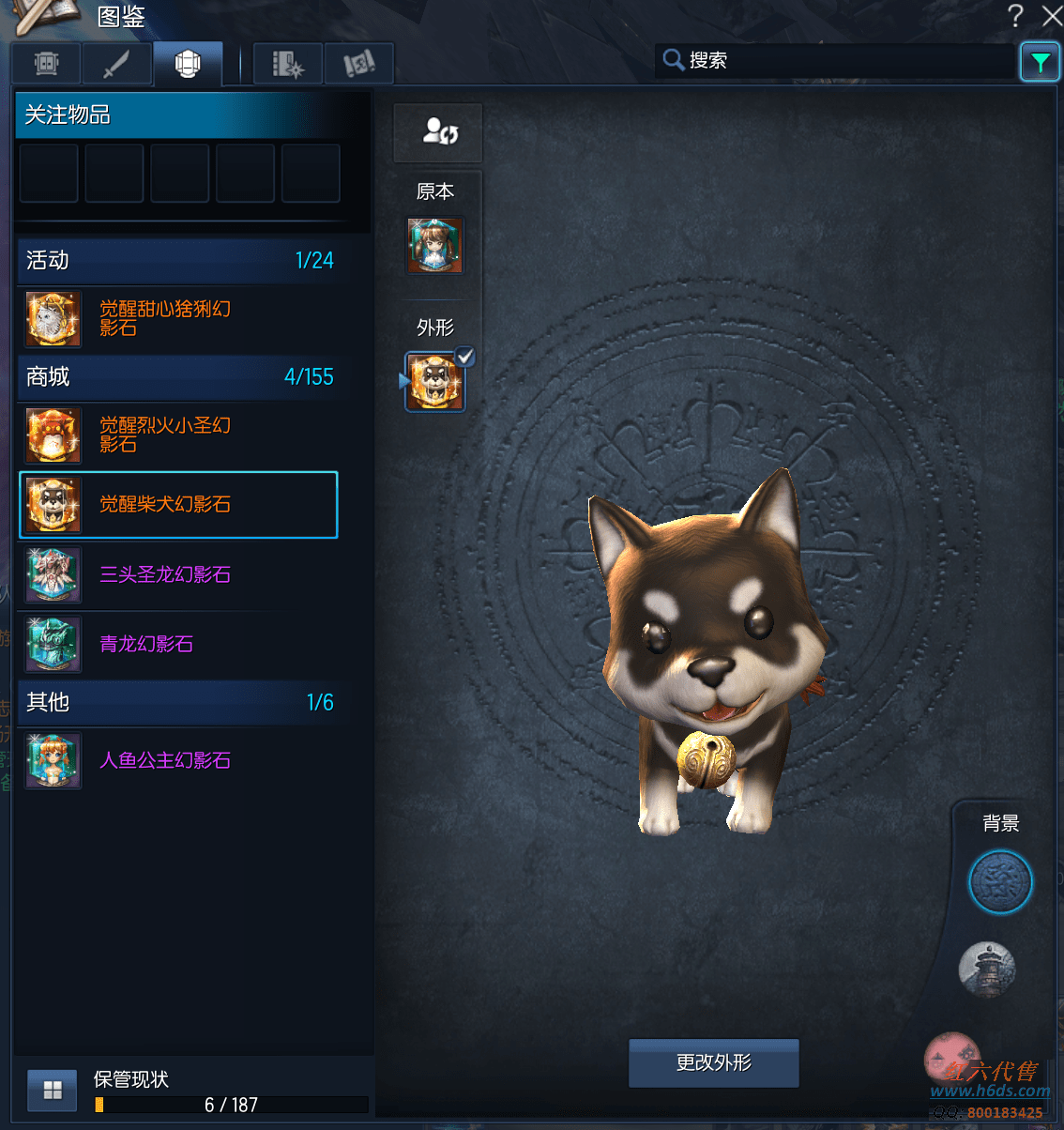Switch to the first costume tab

pos(46,65)
